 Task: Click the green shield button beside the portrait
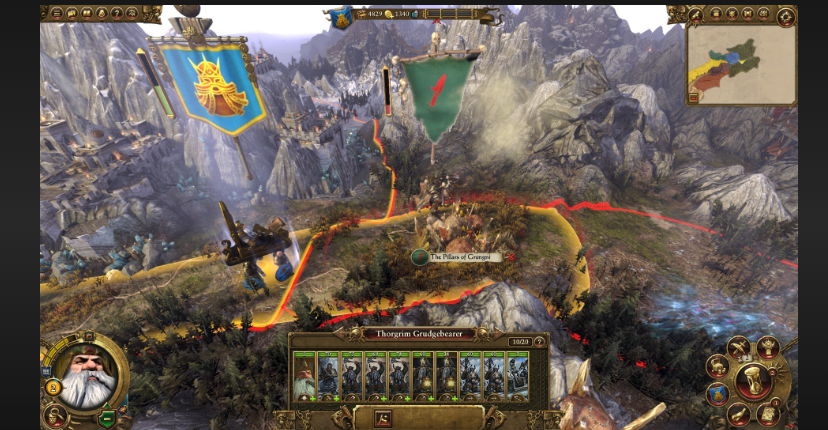(x=105, y=419)
